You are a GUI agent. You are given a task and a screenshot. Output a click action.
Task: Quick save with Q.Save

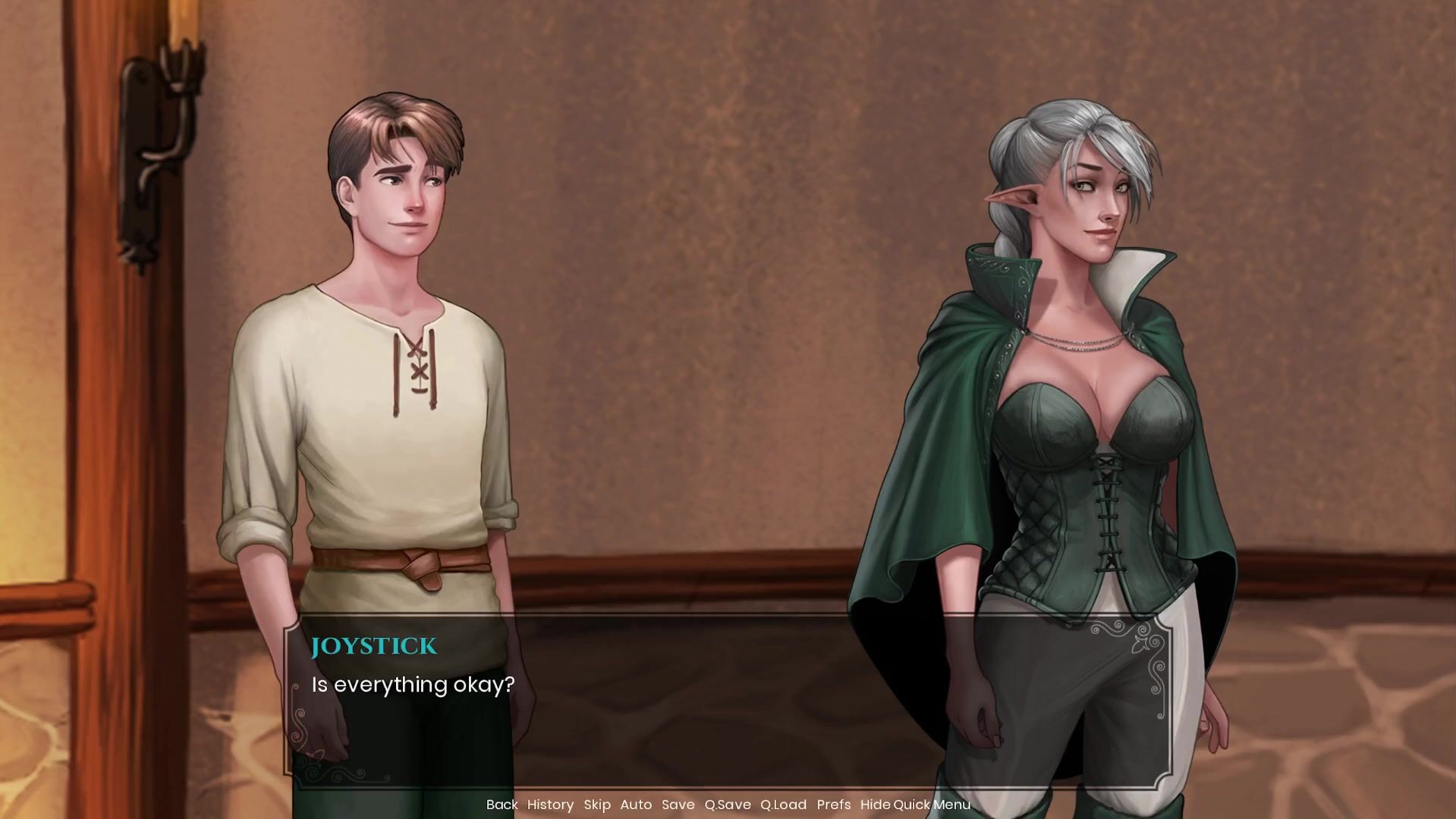pos(727,805)
